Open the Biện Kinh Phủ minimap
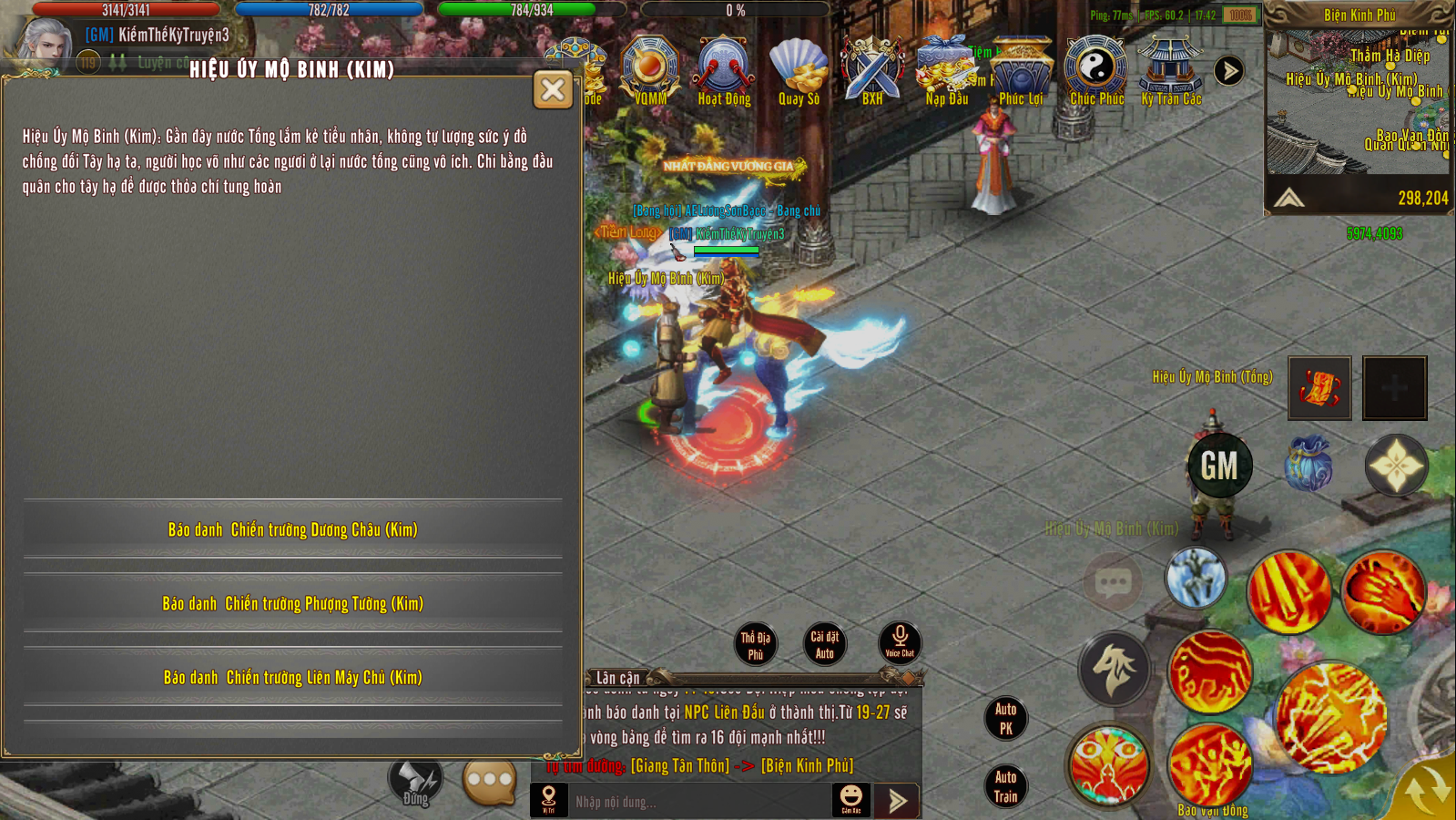The width and height of the screenshot is (1456, 820). coord(1358,100)
